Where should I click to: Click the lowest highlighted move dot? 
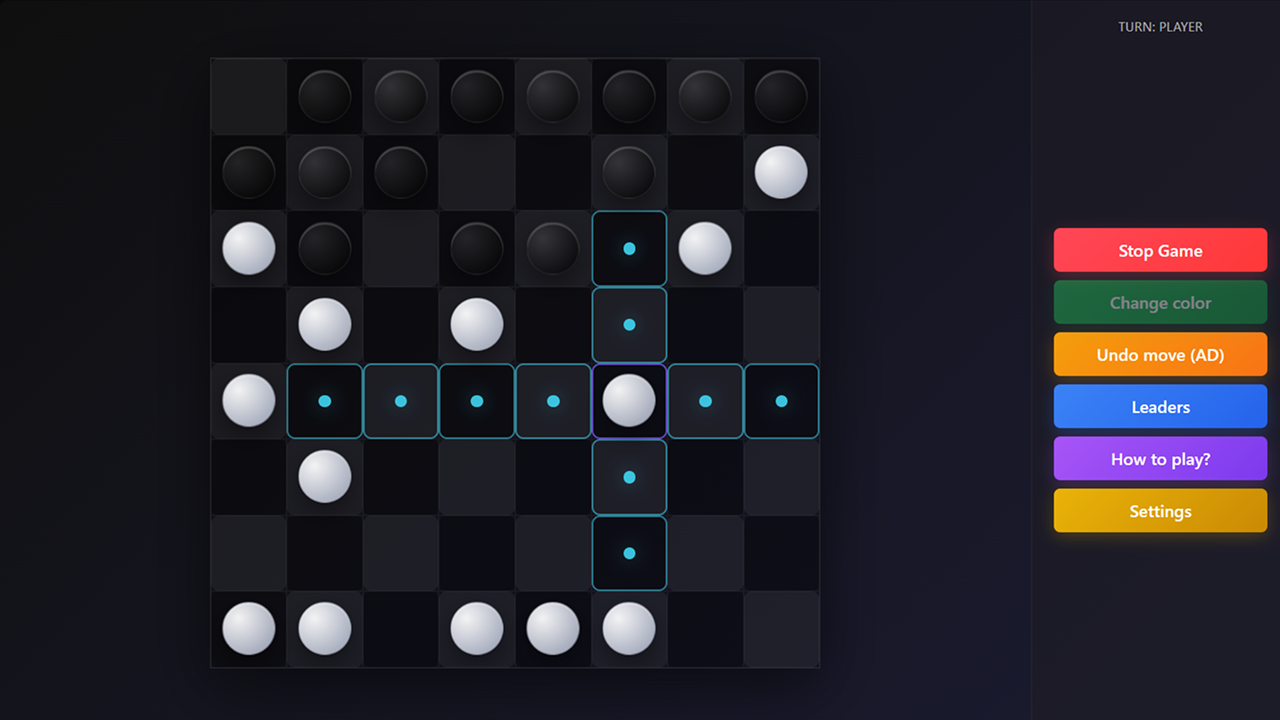pyautogui.click(x=629, y=552)
